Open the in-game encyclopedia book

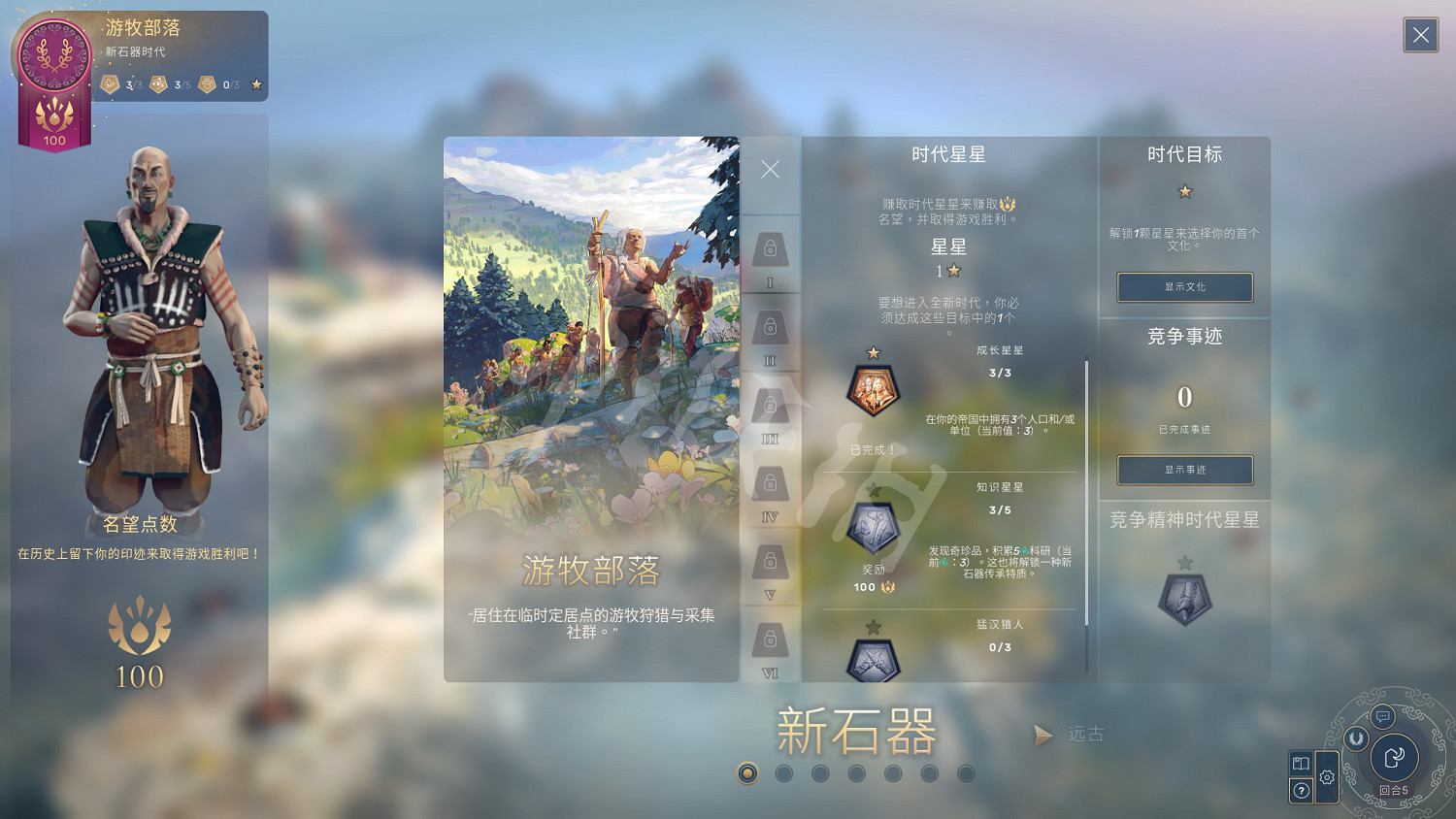click(1301, 764)
